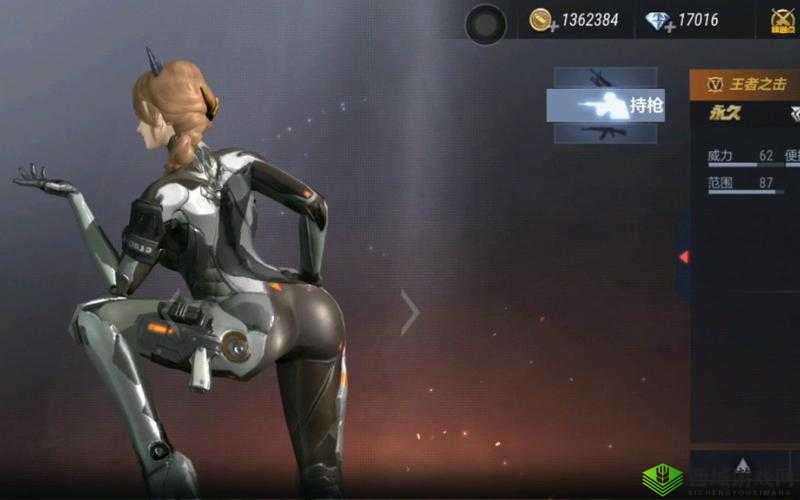This screenshot has height=500, width=800.
Task: Select the 持枪 gun-holding pose
Action: 606,105
